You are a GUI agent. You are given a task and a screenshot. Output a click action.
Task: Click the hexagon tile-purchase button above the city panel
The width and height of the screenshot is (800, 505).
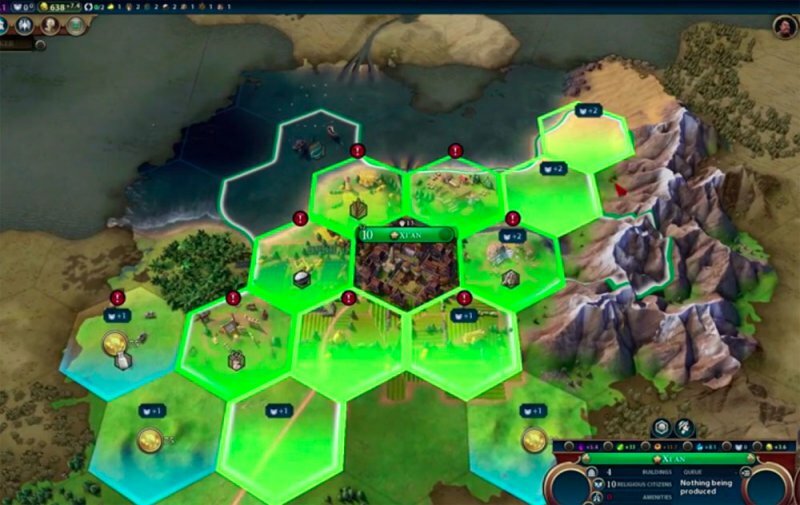pyautogui.click(x=660, y=427)
